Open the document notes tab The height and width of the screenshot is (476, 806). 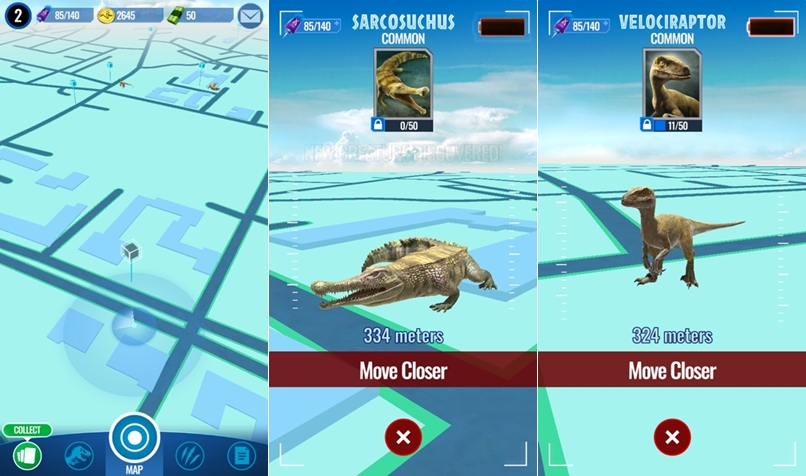(240, 456)
